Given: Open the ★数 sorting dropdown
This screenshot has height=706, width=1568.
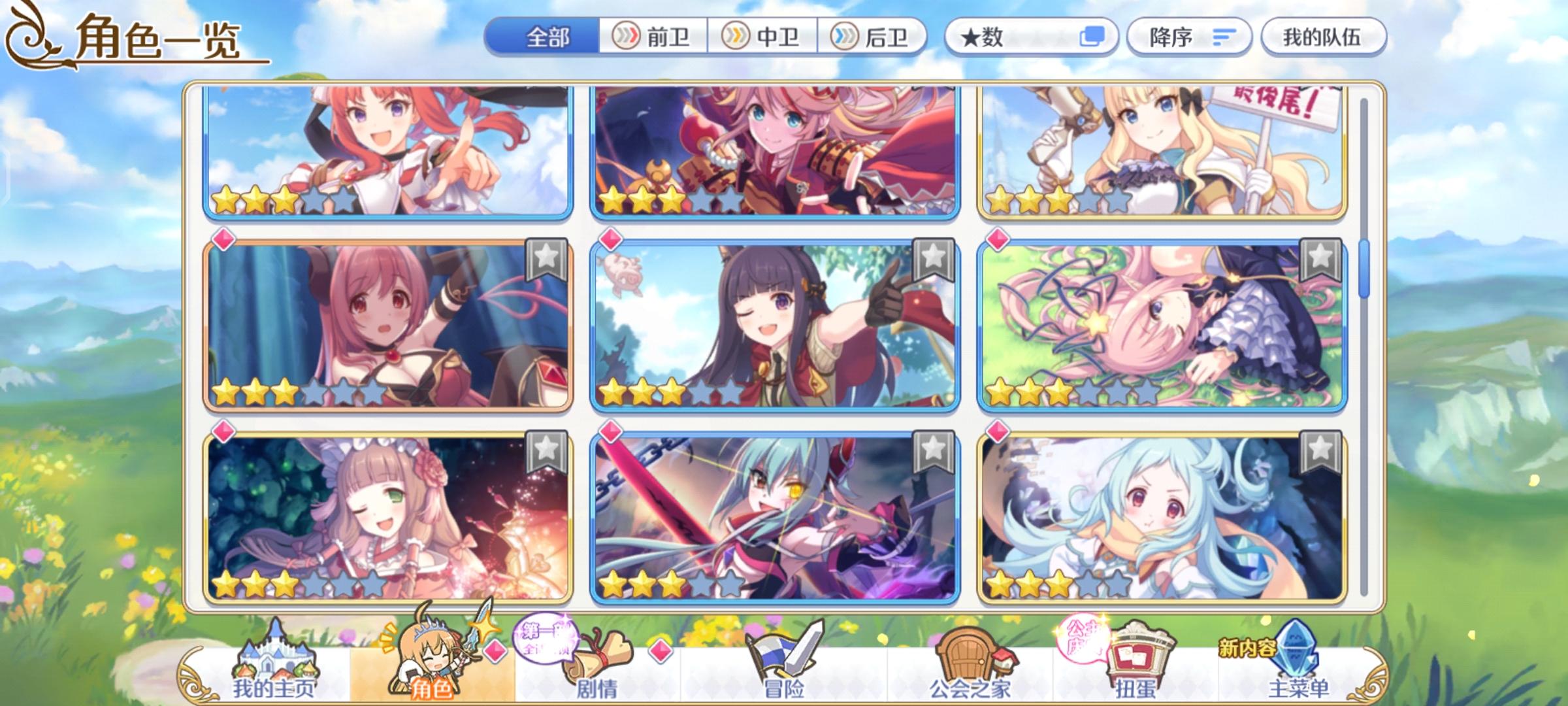Looking at the screenshot, I should (x=1000, y=37).
